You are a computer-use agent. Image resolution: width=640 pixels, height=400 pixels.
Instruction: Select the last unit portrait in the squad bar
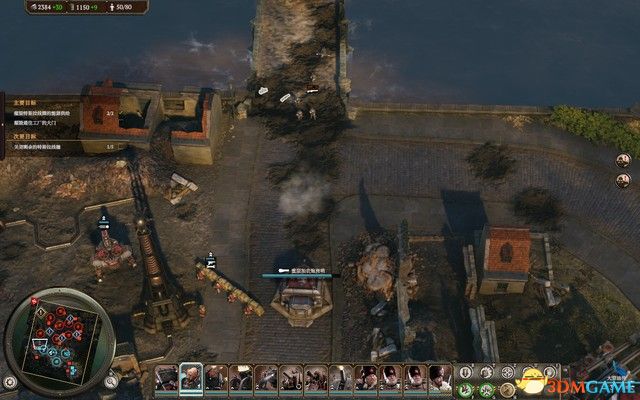[440, 377]
